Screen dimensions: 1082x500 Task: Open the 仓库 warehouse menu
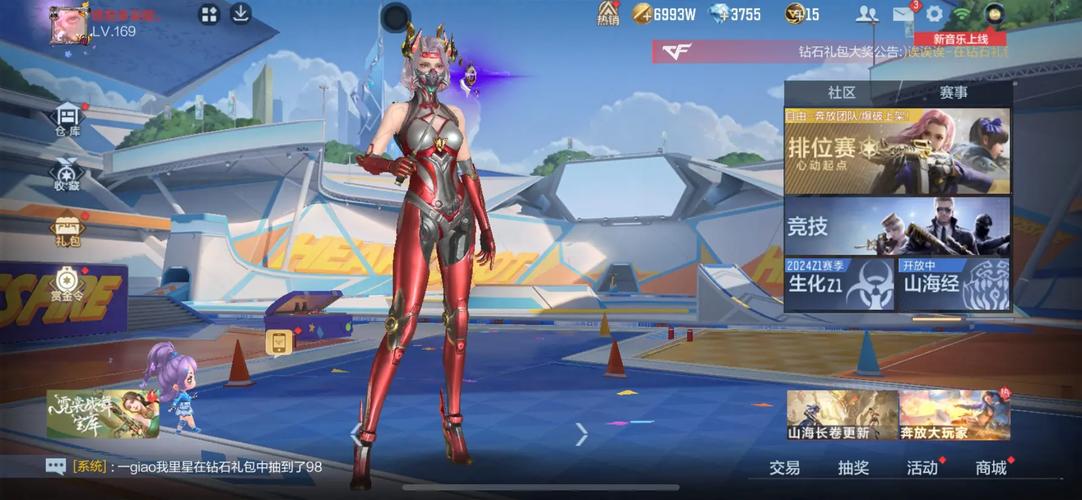pyautogui.click(x=67, y=119)
